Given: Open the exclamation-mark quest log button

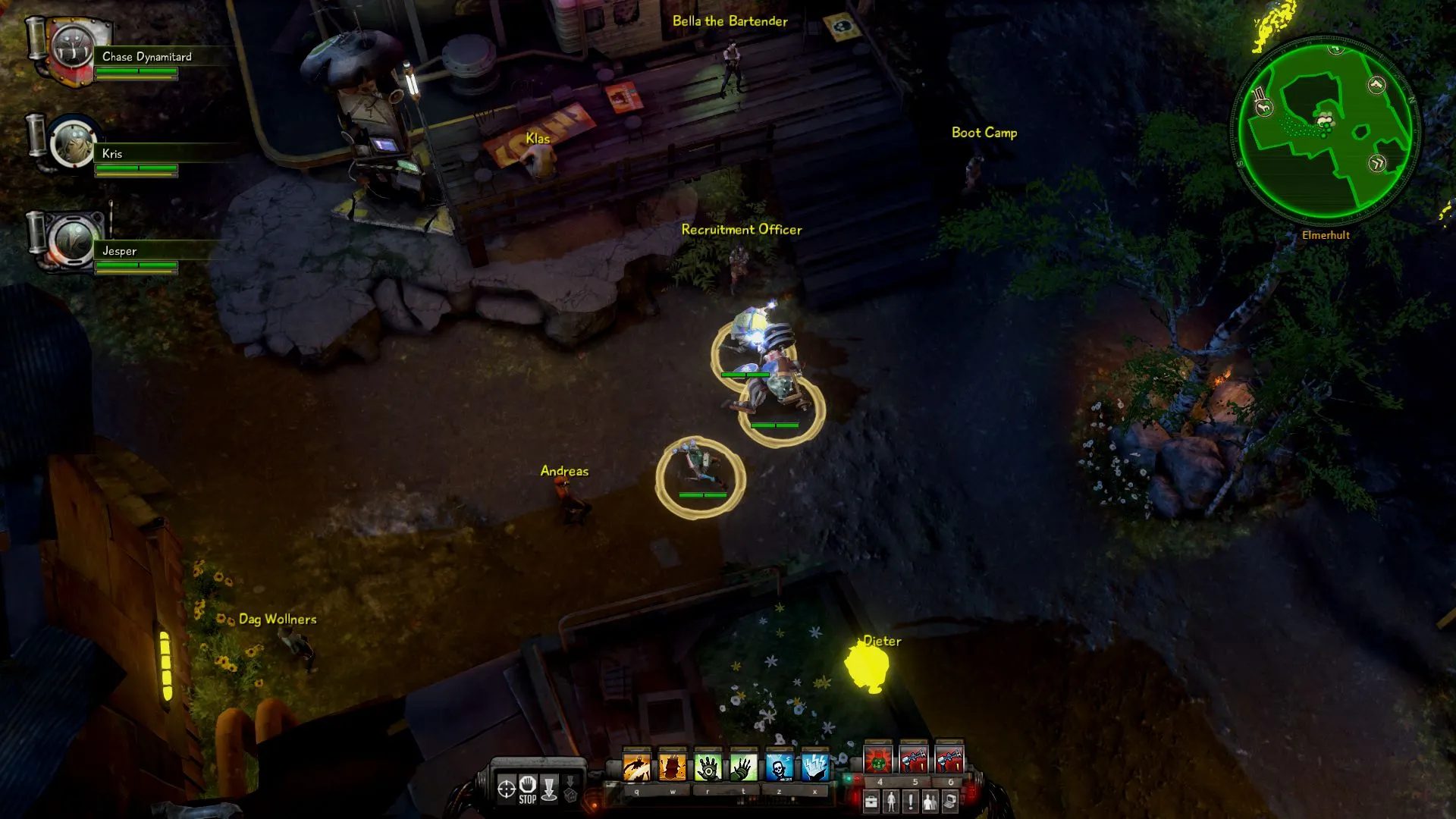Looking at the screenshot, I should pos(911,801).
